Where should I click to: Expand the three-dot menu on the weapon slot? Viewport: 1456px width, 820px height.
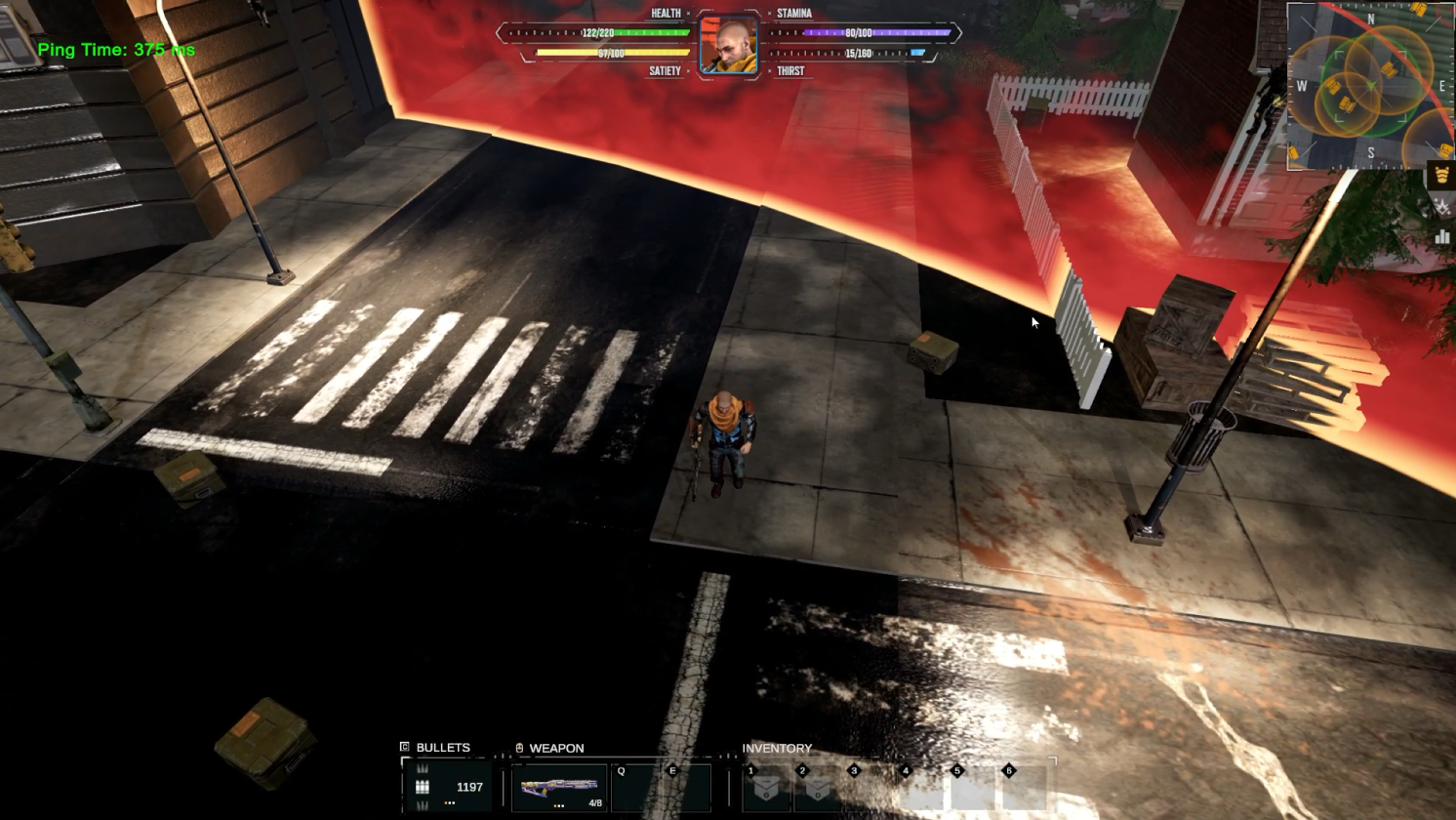[558, 805]
